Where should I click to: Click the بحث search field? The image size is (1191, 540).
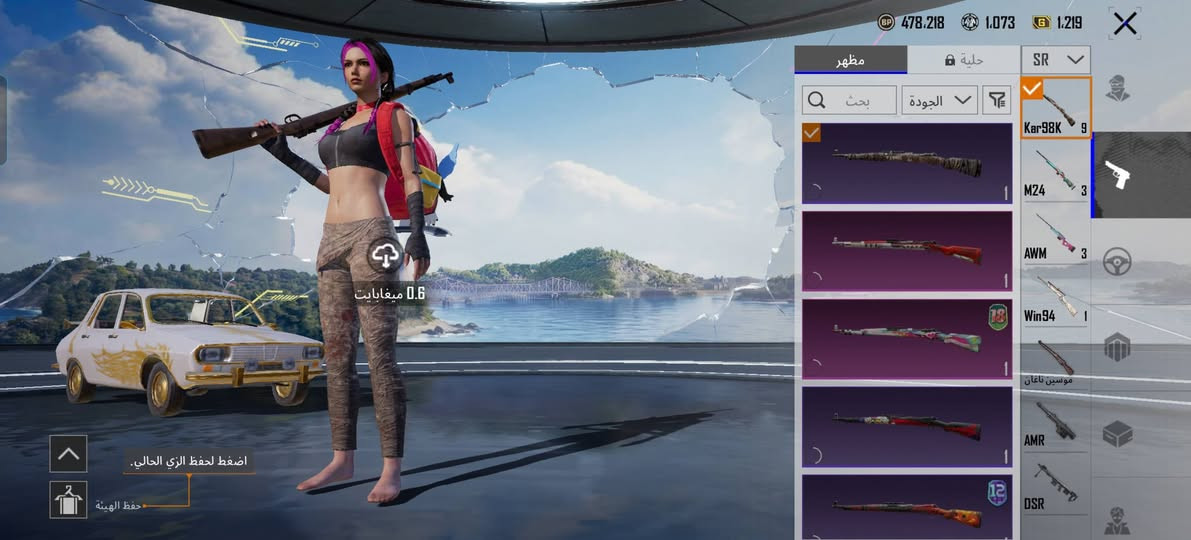point(849,100)
